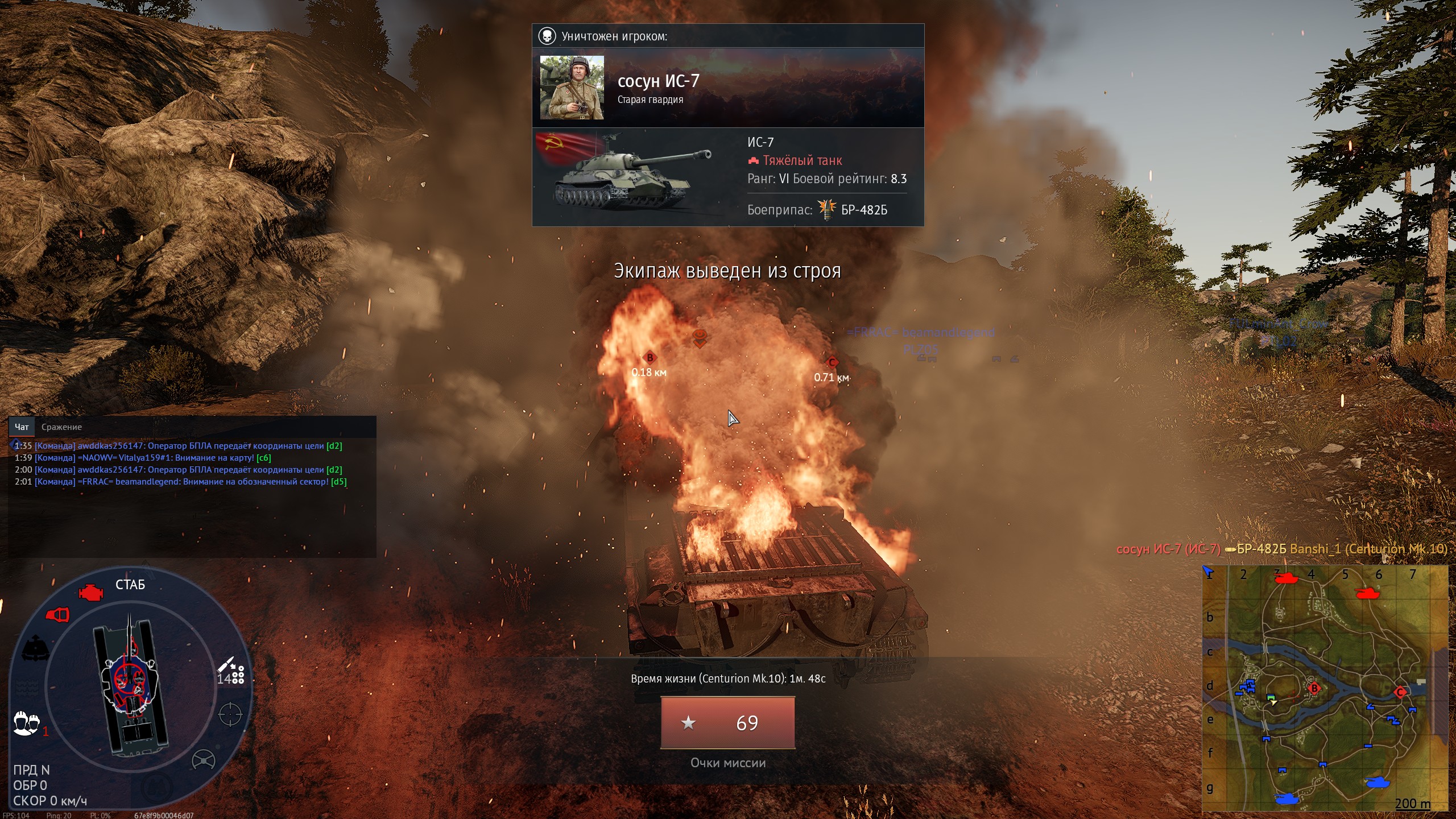Click the red engine damage icon

[x=90, y=593]
